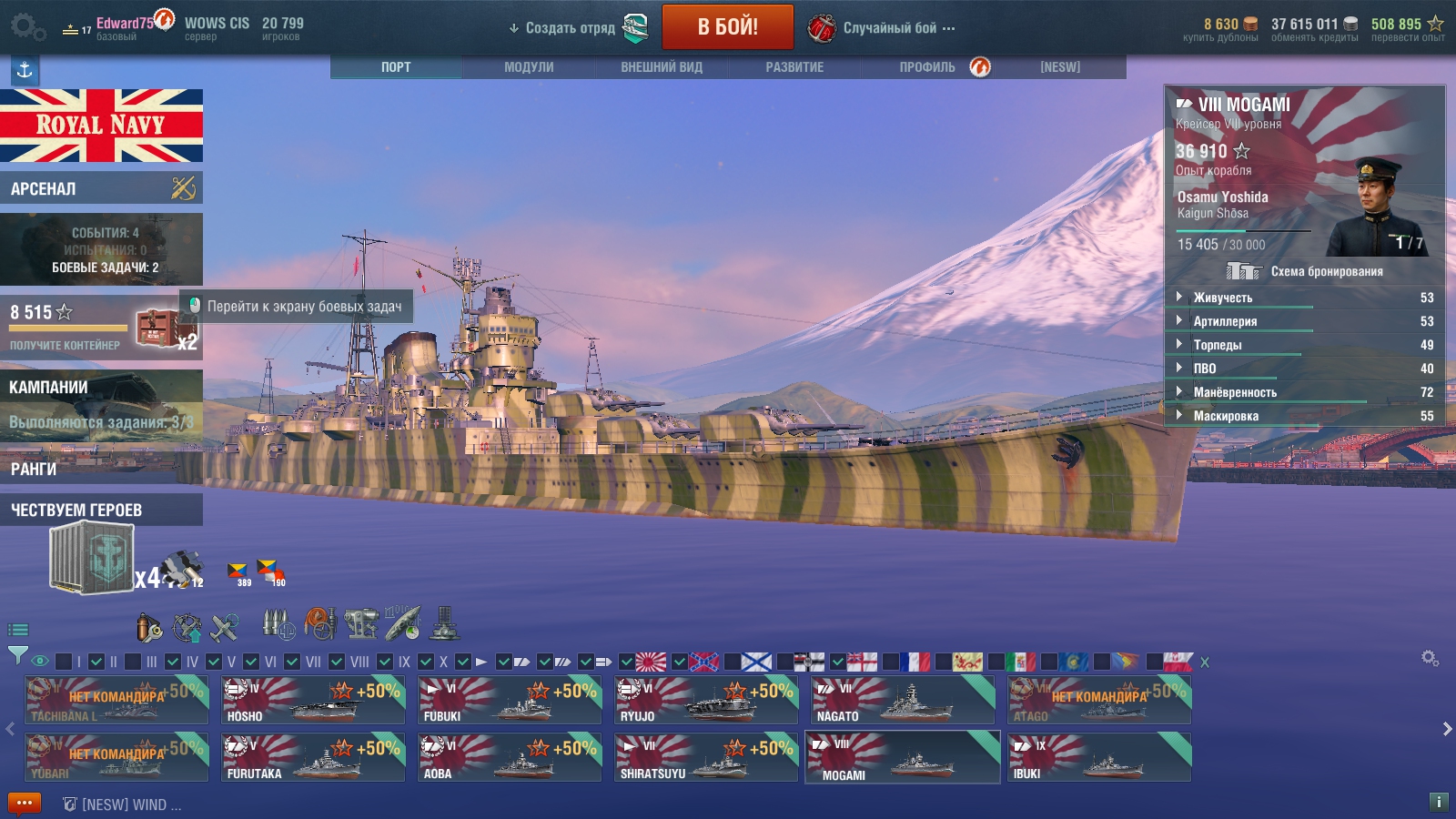Open the Модули tab
Viewport: 1456px width, 819px height.
pos(529,67)
